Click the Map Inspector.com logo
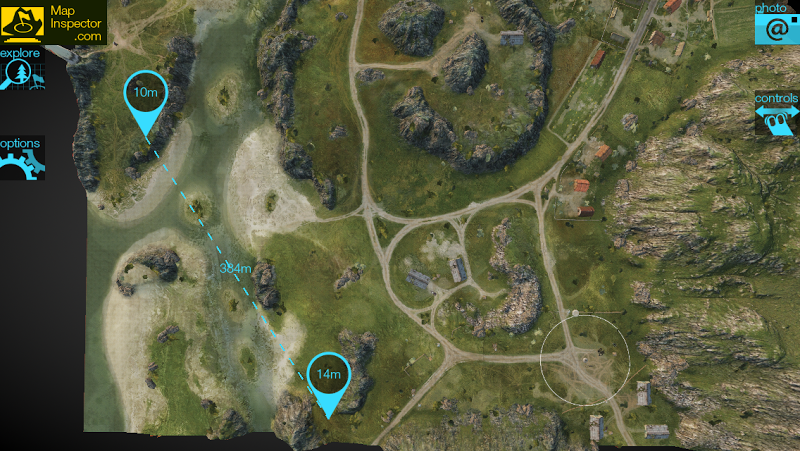This screenshot has height=451, width=800. pos(53,22)
